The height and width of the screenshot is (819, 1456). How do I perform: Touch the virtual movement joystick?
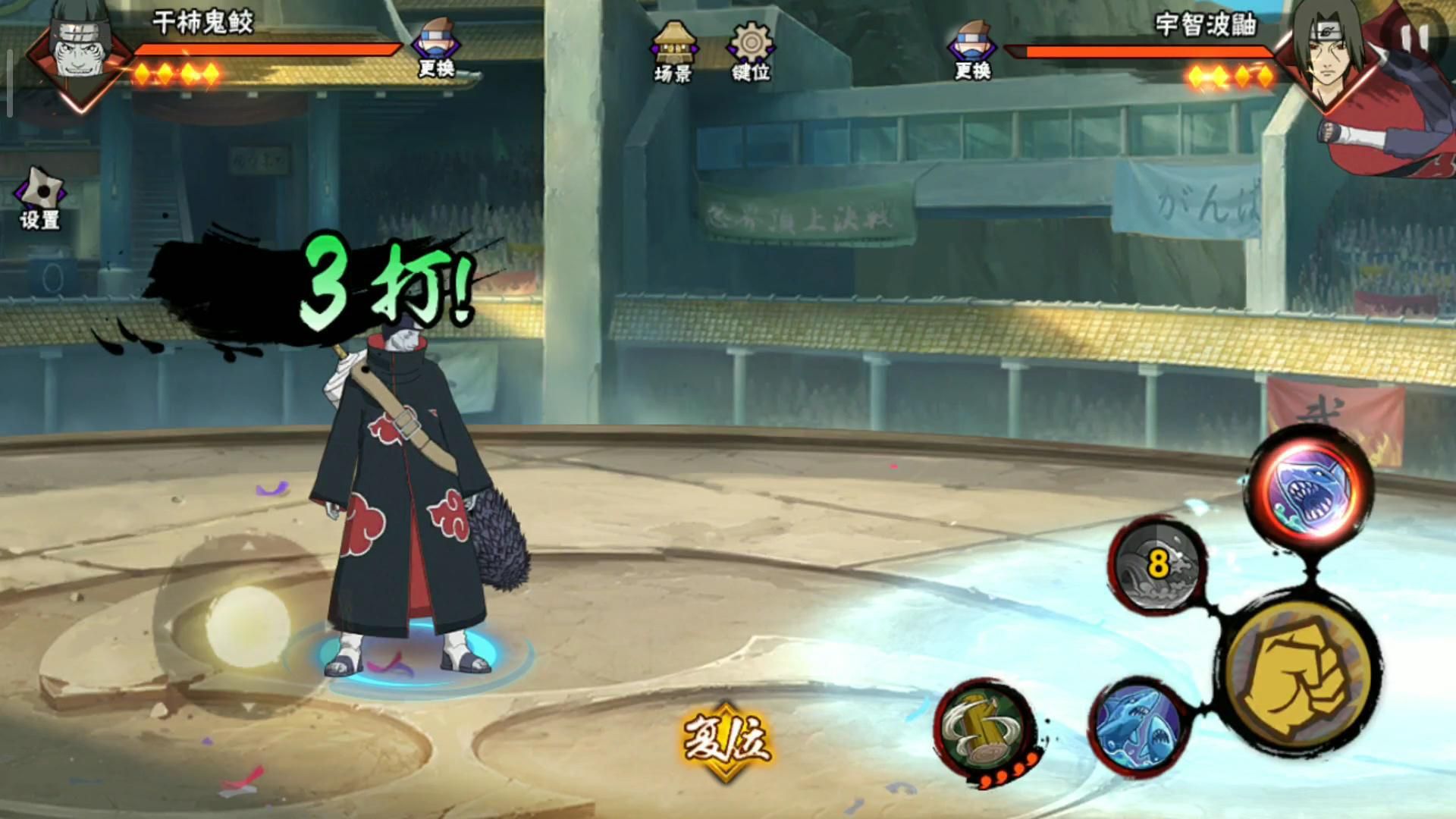pyautogui.click(x=247, y=626)
